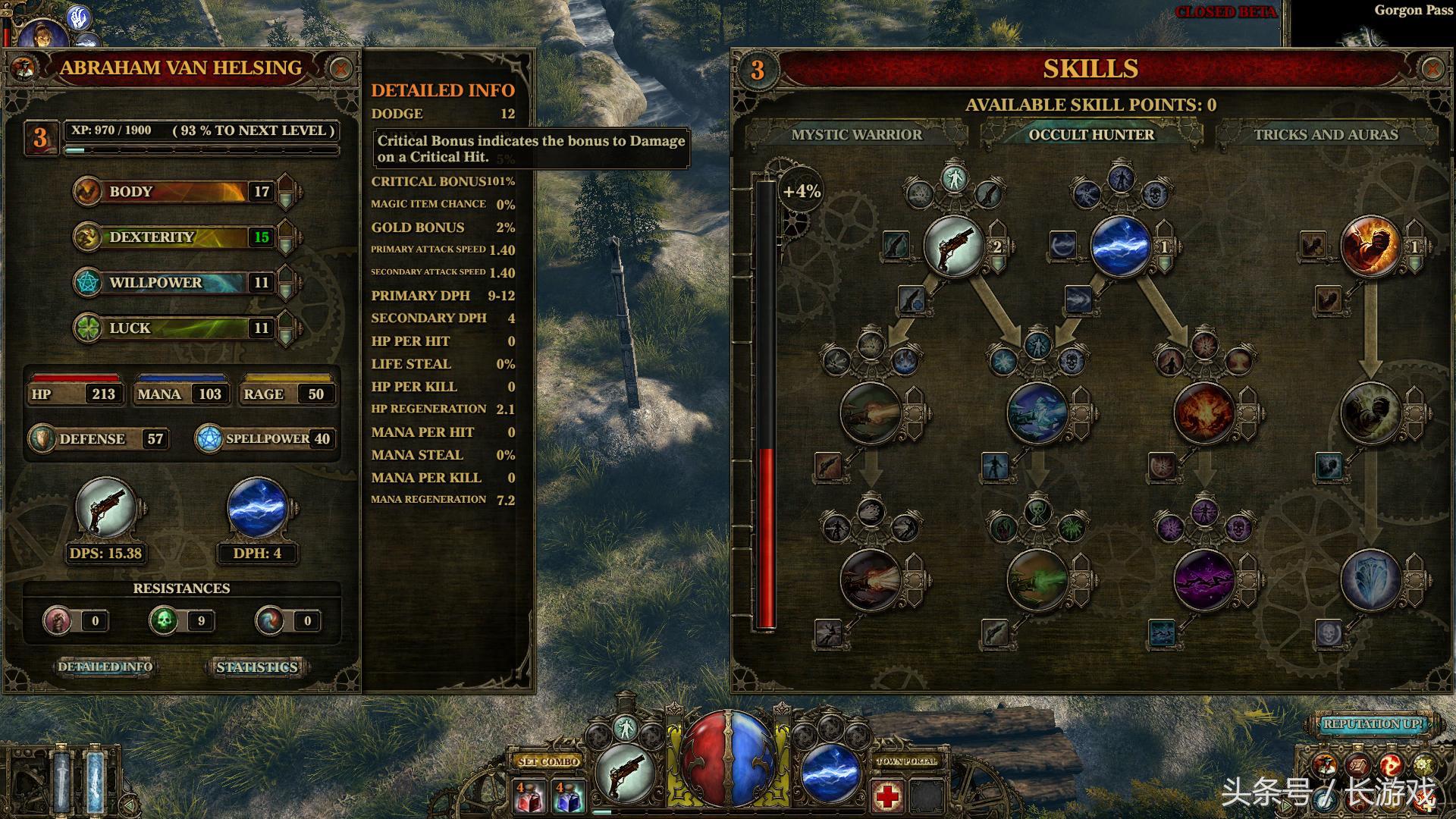Activate the Town Portal button
The image size is (1456, 819).
pyautogui.click(x=907, y=761)
